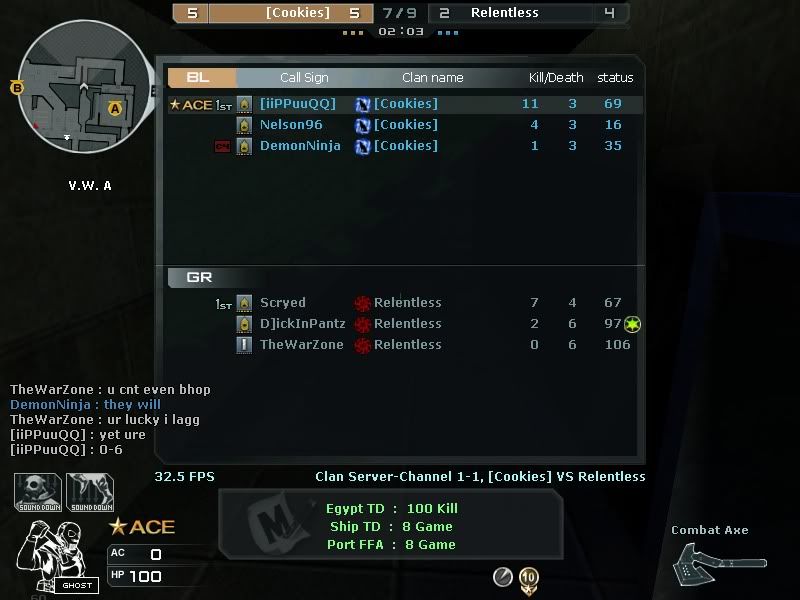Click the GR team header
The width and height of the screenshot is (800, 600).
(x=201, y=277)
